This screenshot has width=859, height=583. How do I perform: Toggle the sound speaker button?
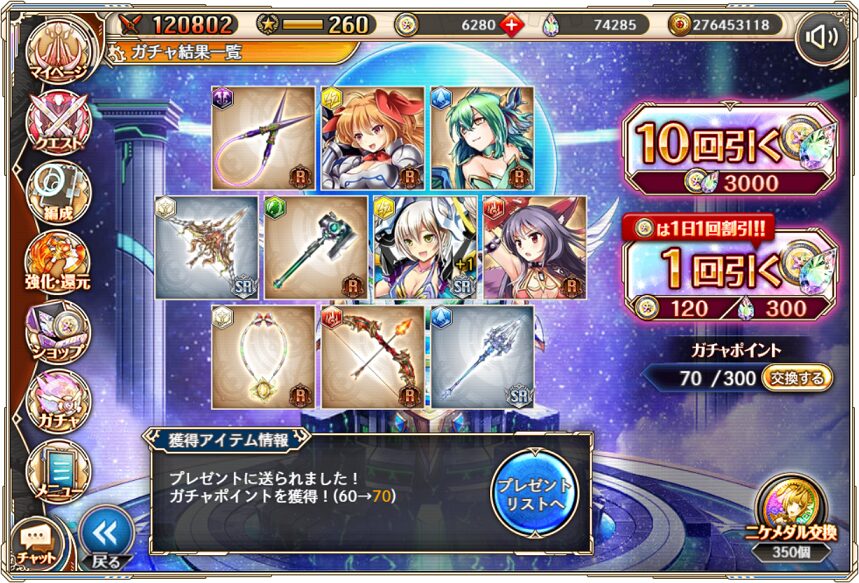pyautogui.click(x=822, y=38)
